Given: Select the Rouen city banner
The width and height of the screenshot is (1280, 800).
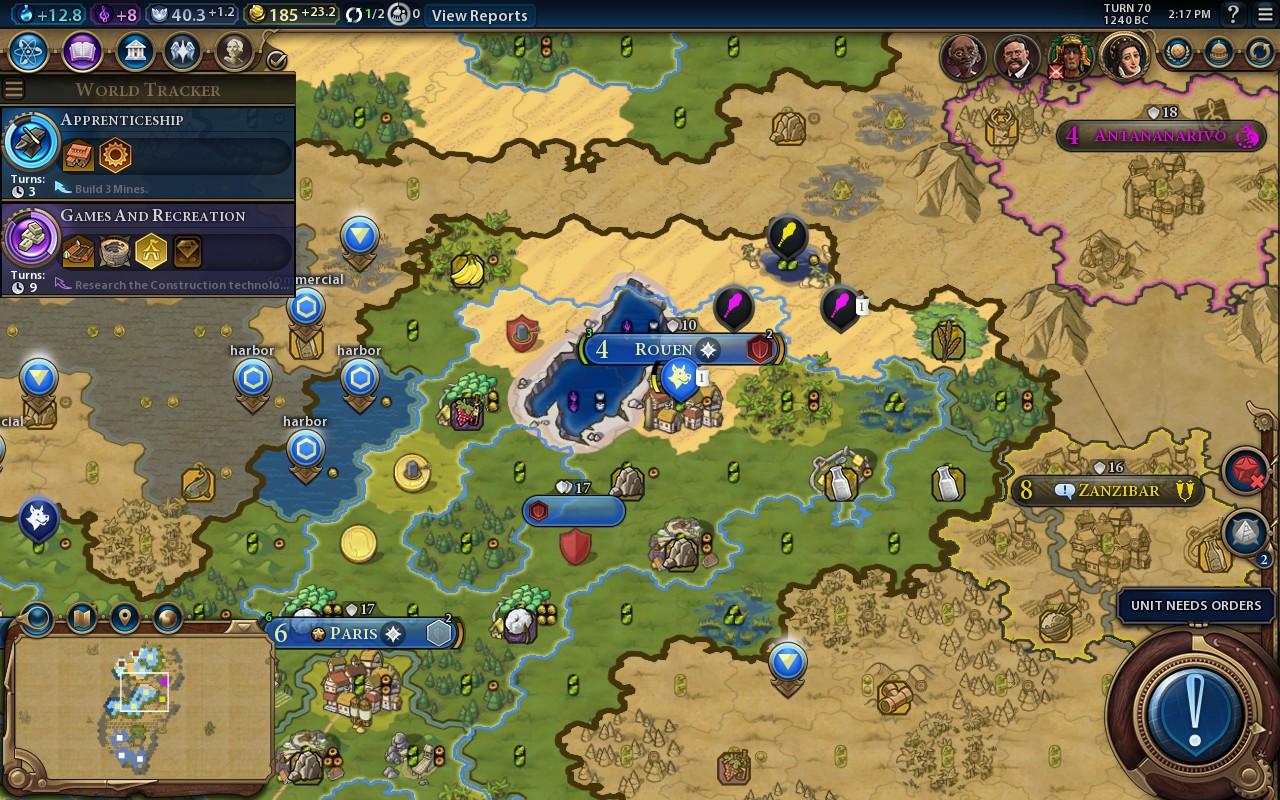Looking at the screenshot, I should 663,349.
